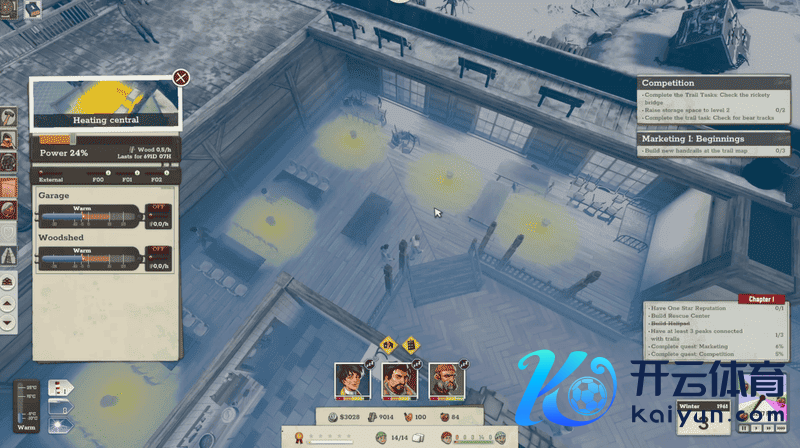Open the Competition quest tracker
The image size is (800, 448).
point(668,83)
